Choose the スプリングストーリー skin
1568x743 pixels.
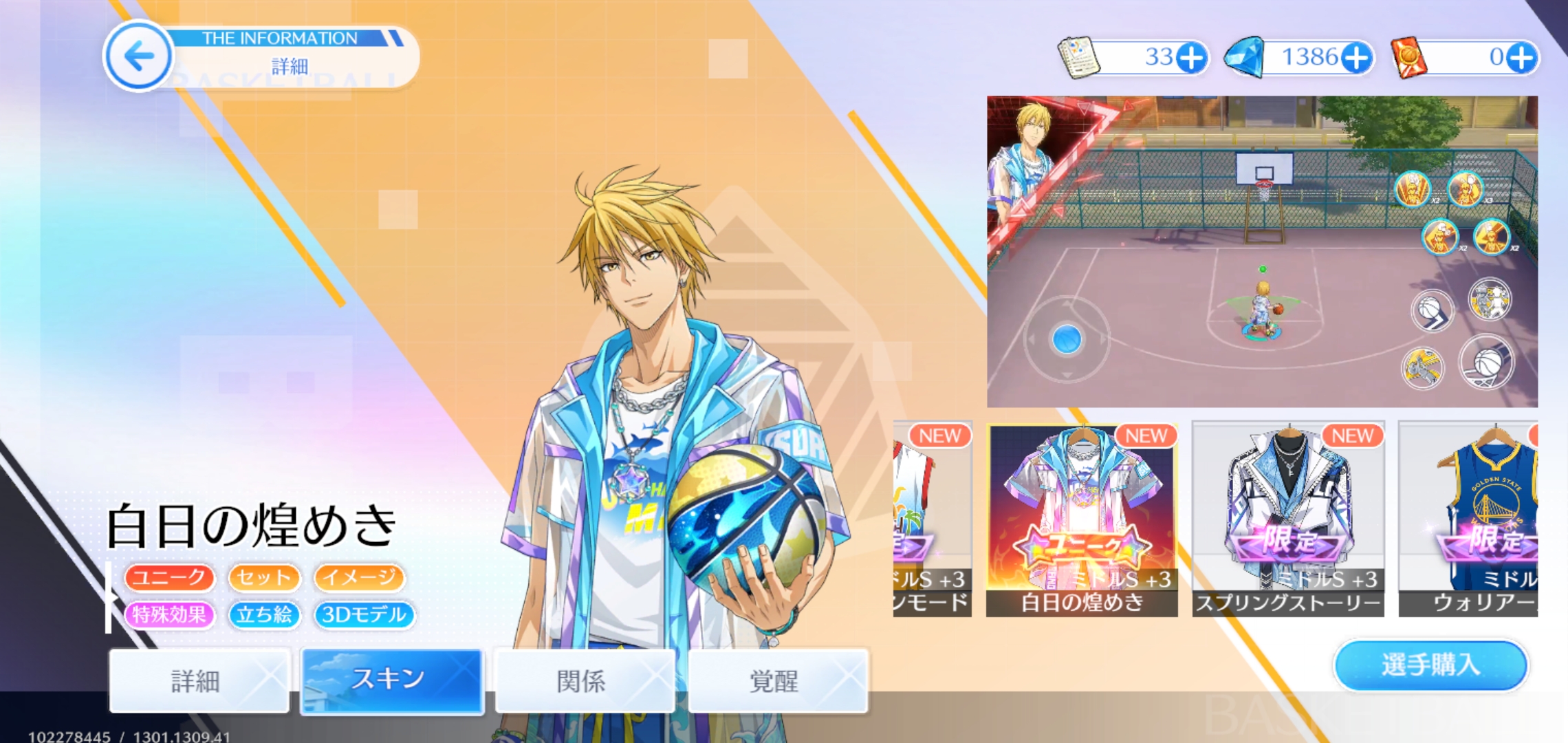(x=1287, y=519)
